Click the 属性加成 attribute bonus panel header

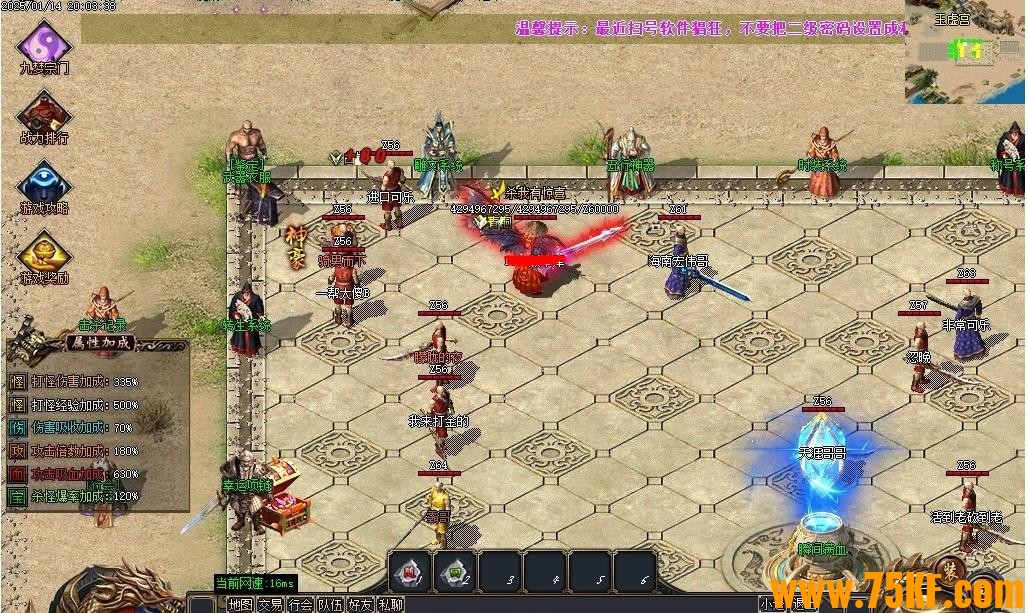point(99,342)
